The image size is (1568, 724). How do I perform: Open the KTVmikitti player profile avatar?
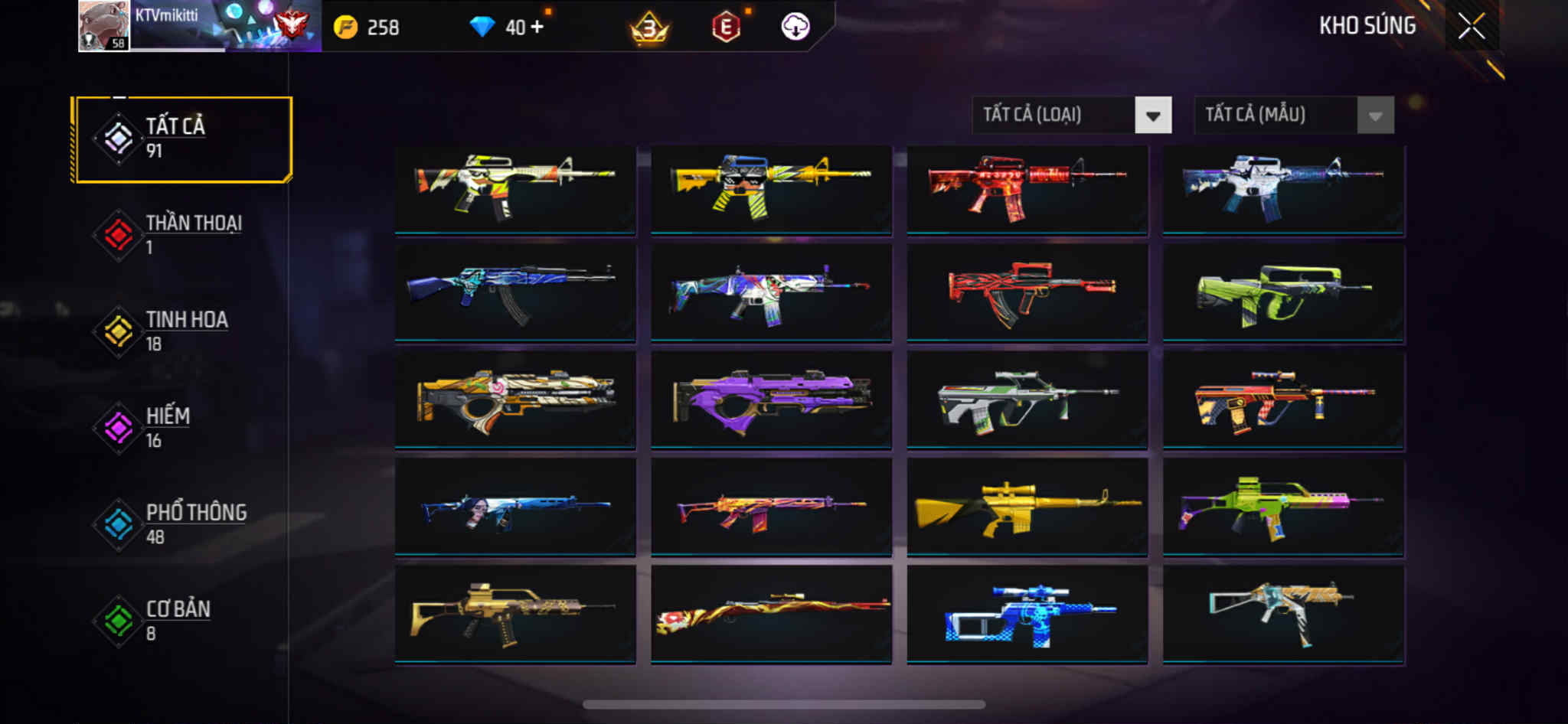pyautogui.click(x=103, y=26)
